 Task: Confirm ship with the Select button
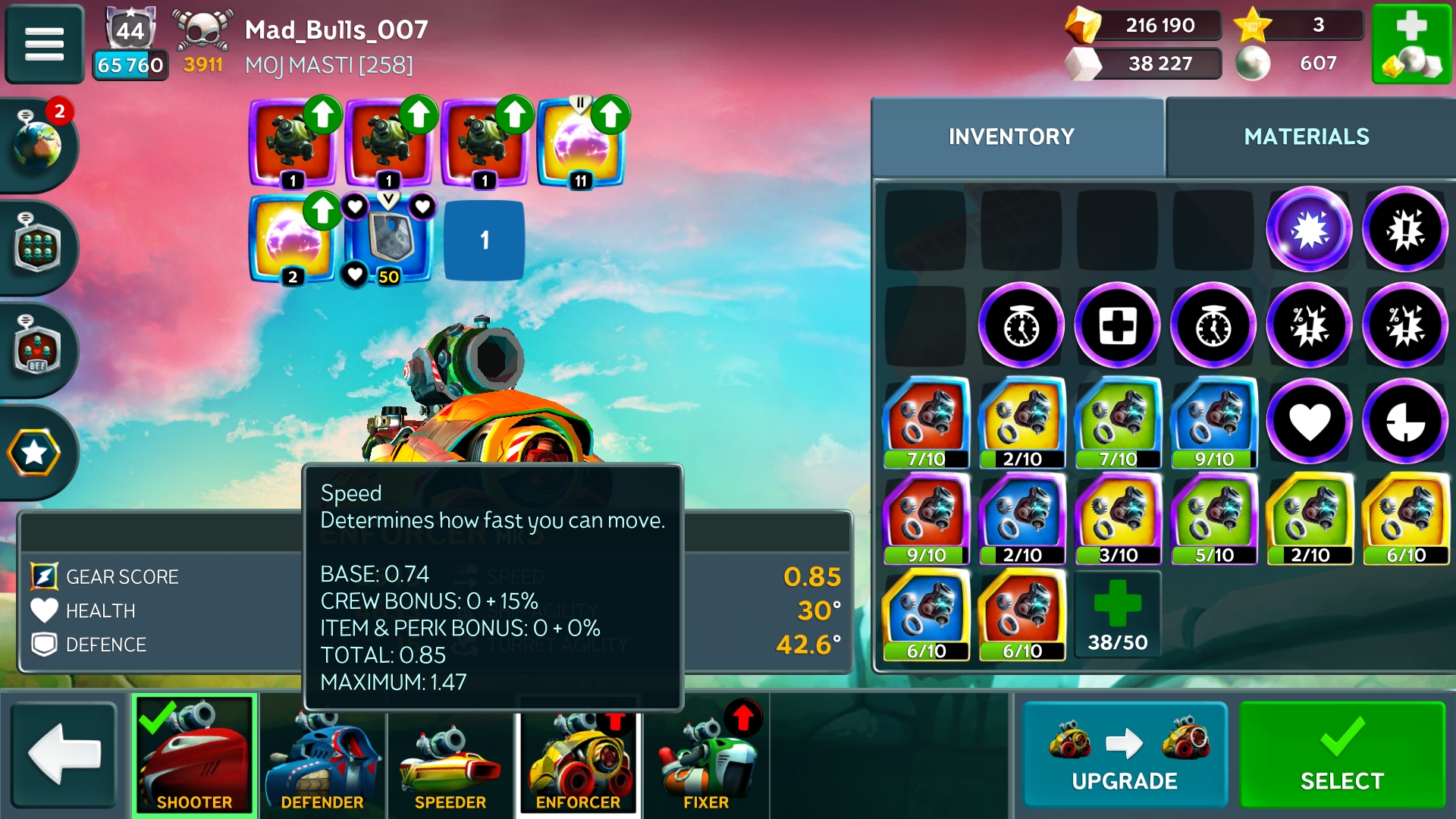(x=1341, y=755)
